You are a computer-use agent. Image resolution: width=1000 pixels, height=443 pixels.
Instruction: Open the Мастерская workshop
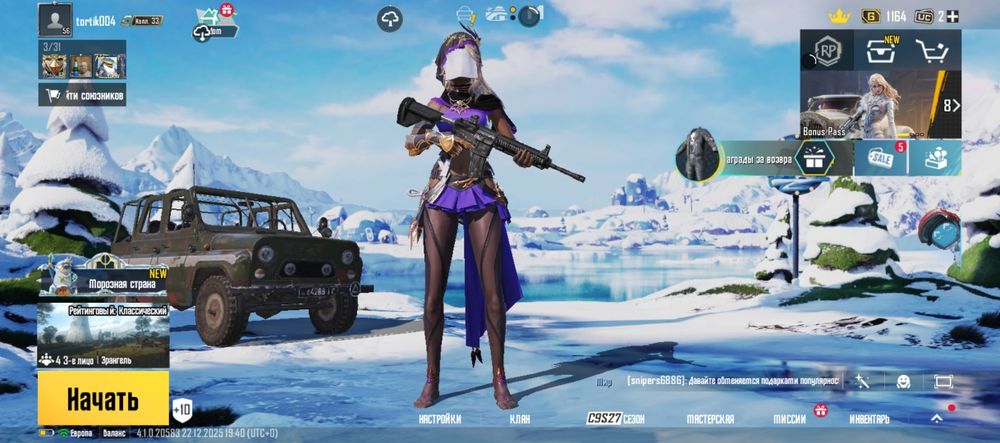[709, 419]
